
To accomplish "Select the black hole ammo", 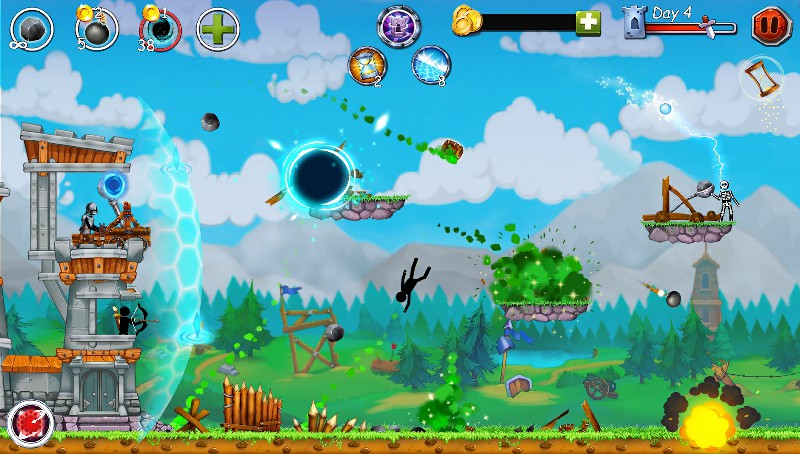I will click(x=158, y=28).
